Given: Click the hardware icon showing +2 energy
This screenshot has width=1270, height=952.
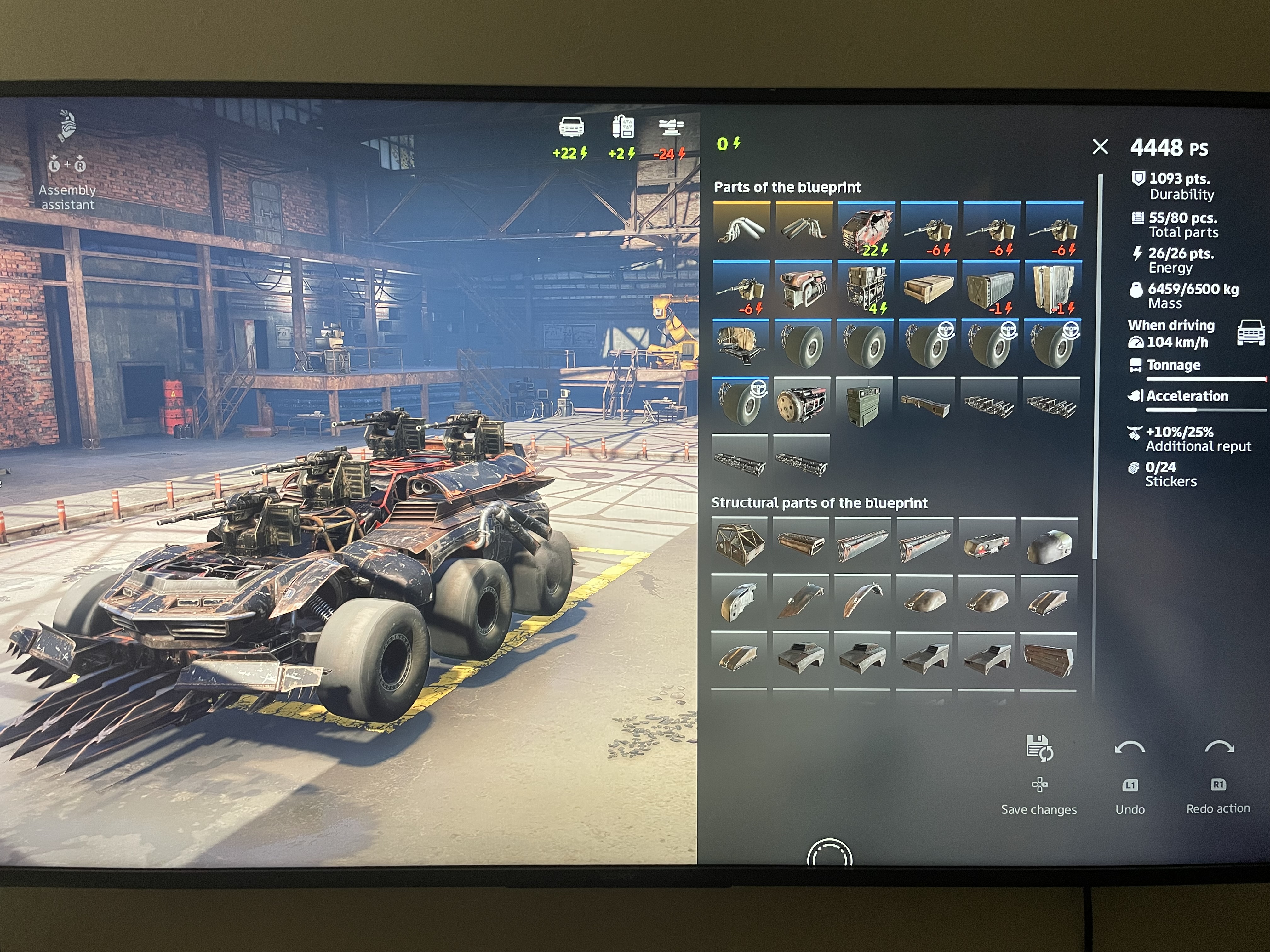Looking at the screenshot, I should tap(622, 128).
